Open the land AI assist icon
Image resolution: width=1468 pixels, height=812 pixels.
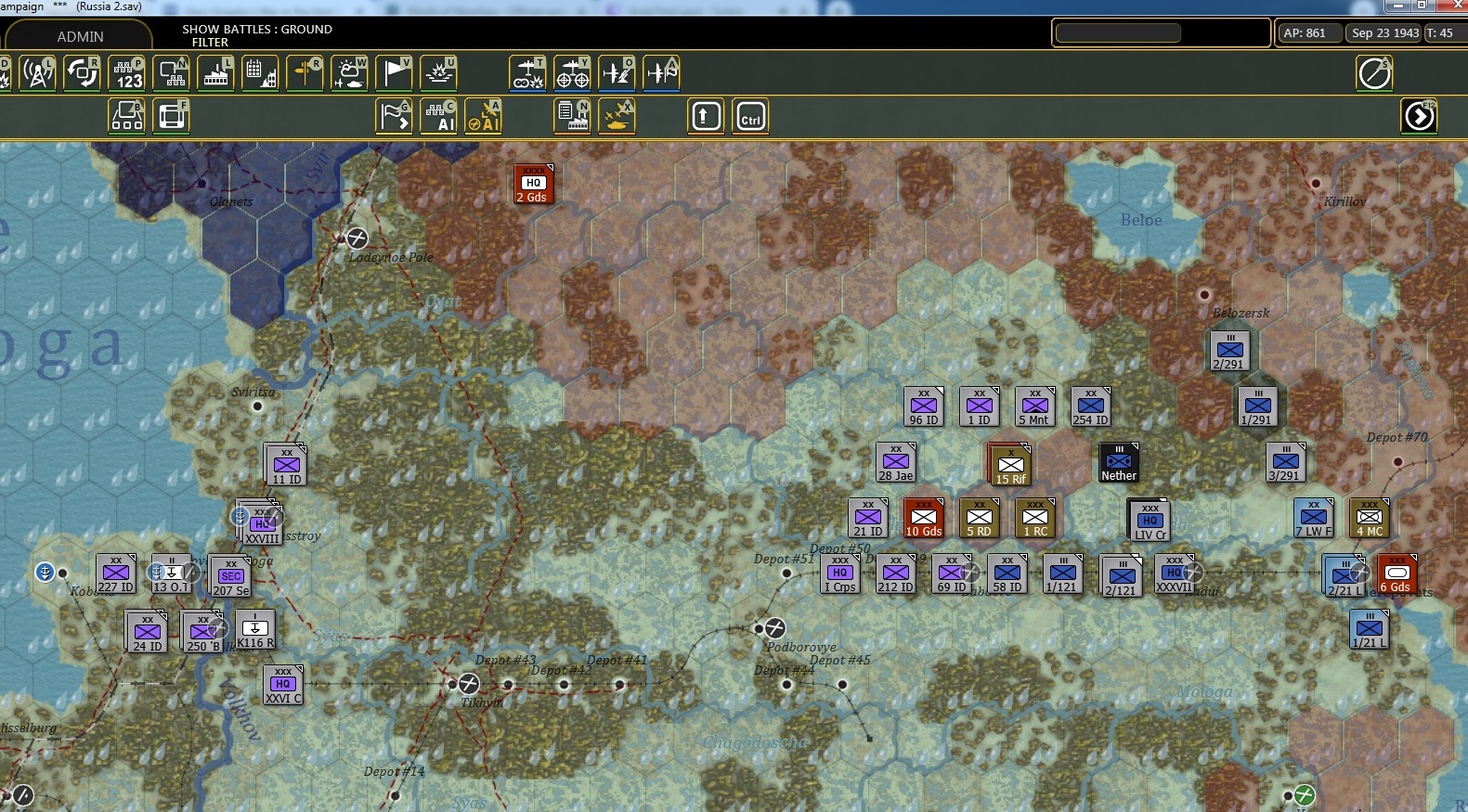coord(439,117)
